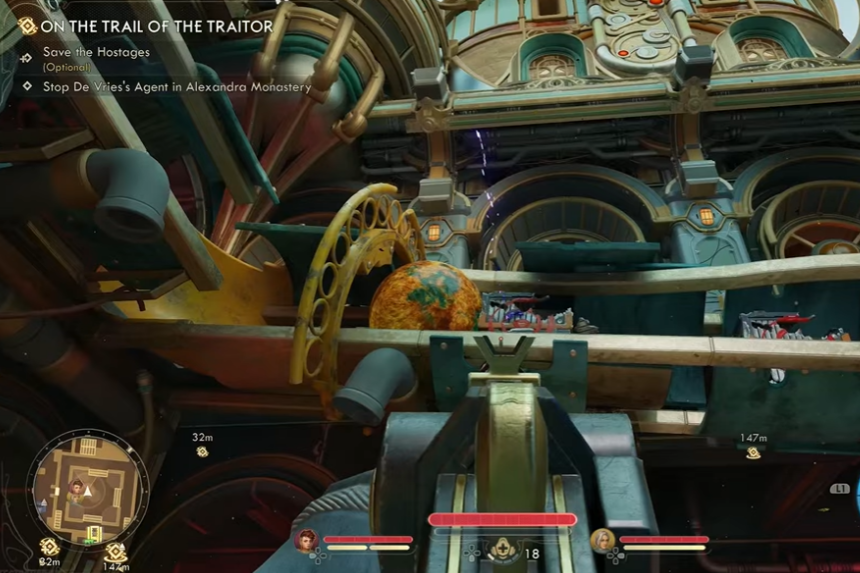Click the healing item icon beside the 18 count
Image resolution: width=860 pixels, height=573 pixels.
pos(502,550)
